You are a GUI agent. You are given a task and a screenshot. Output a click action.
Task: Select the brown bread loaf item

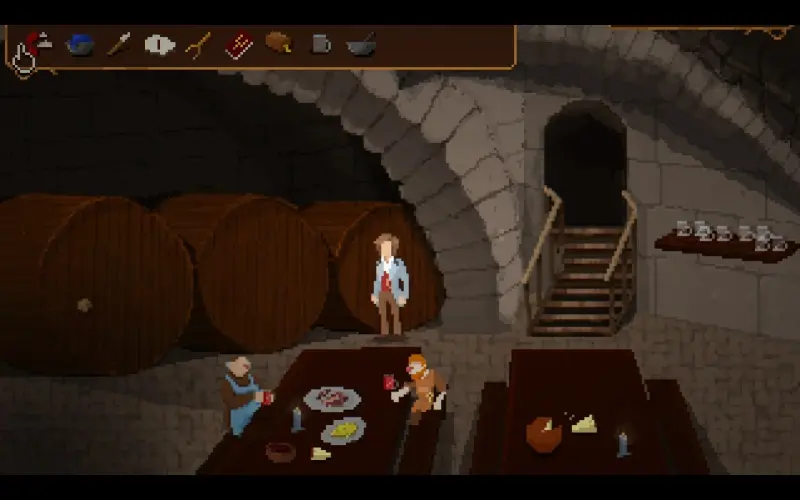coord(278,43)
